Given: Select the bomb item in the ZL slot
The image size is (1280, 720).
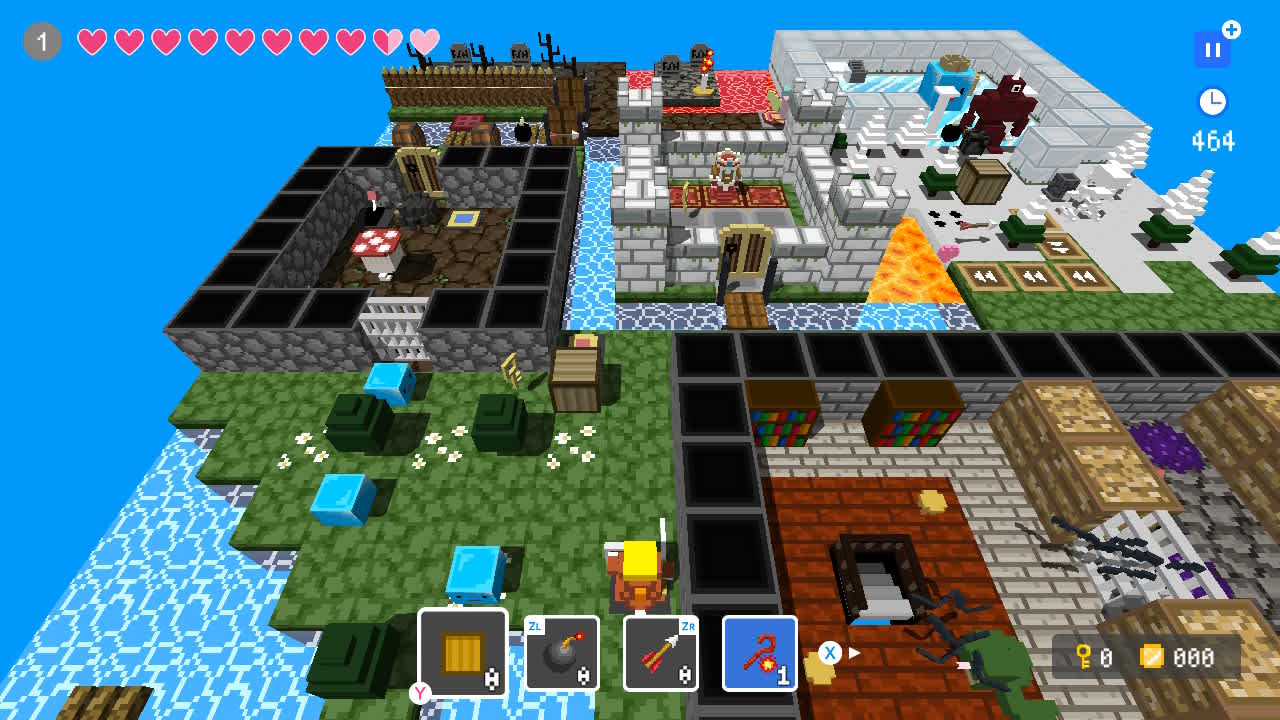Looking at the screenshot, I should click(x=561, y=655).
